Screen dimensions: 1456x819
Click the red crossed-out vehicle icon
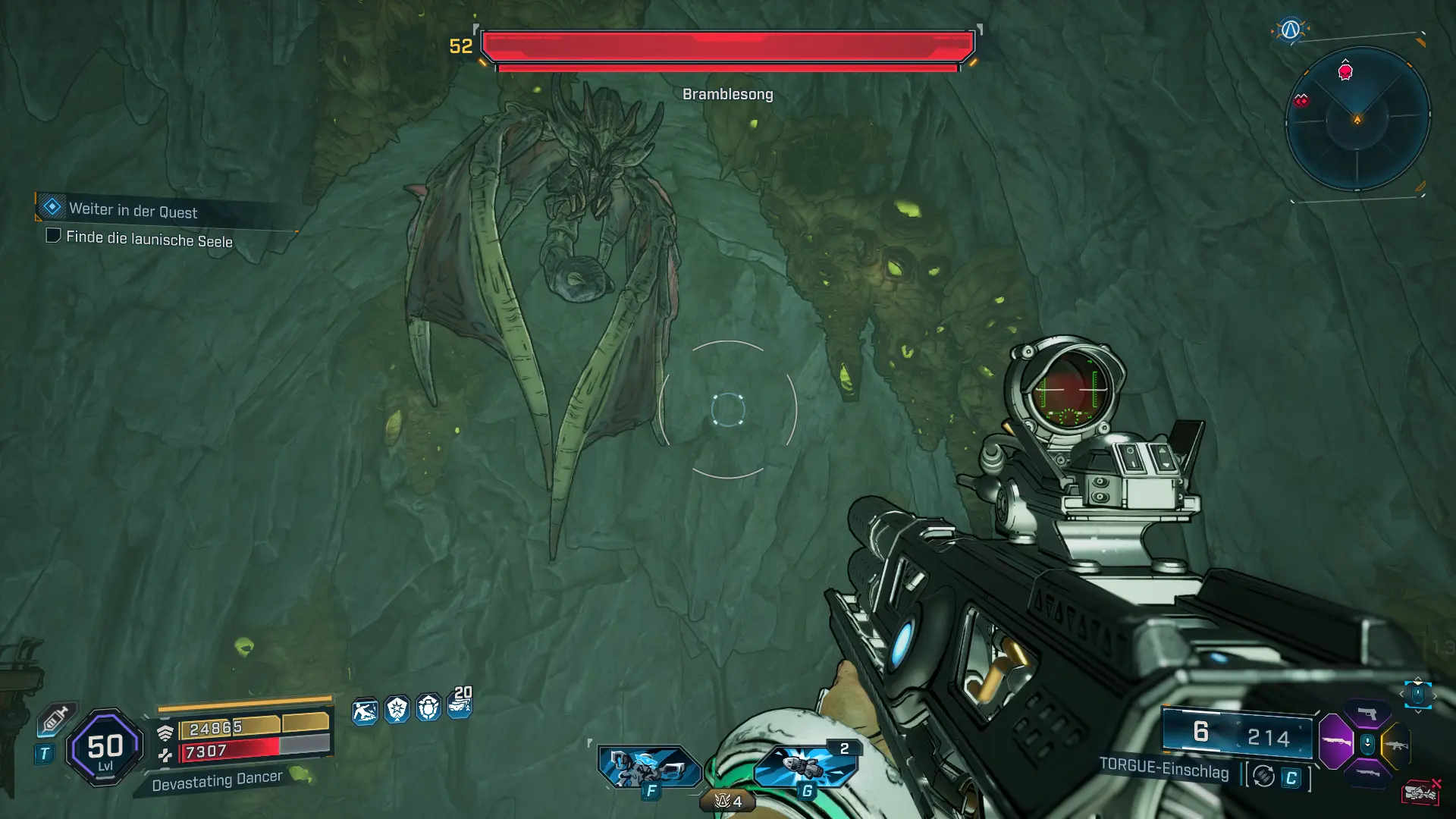1420,792
